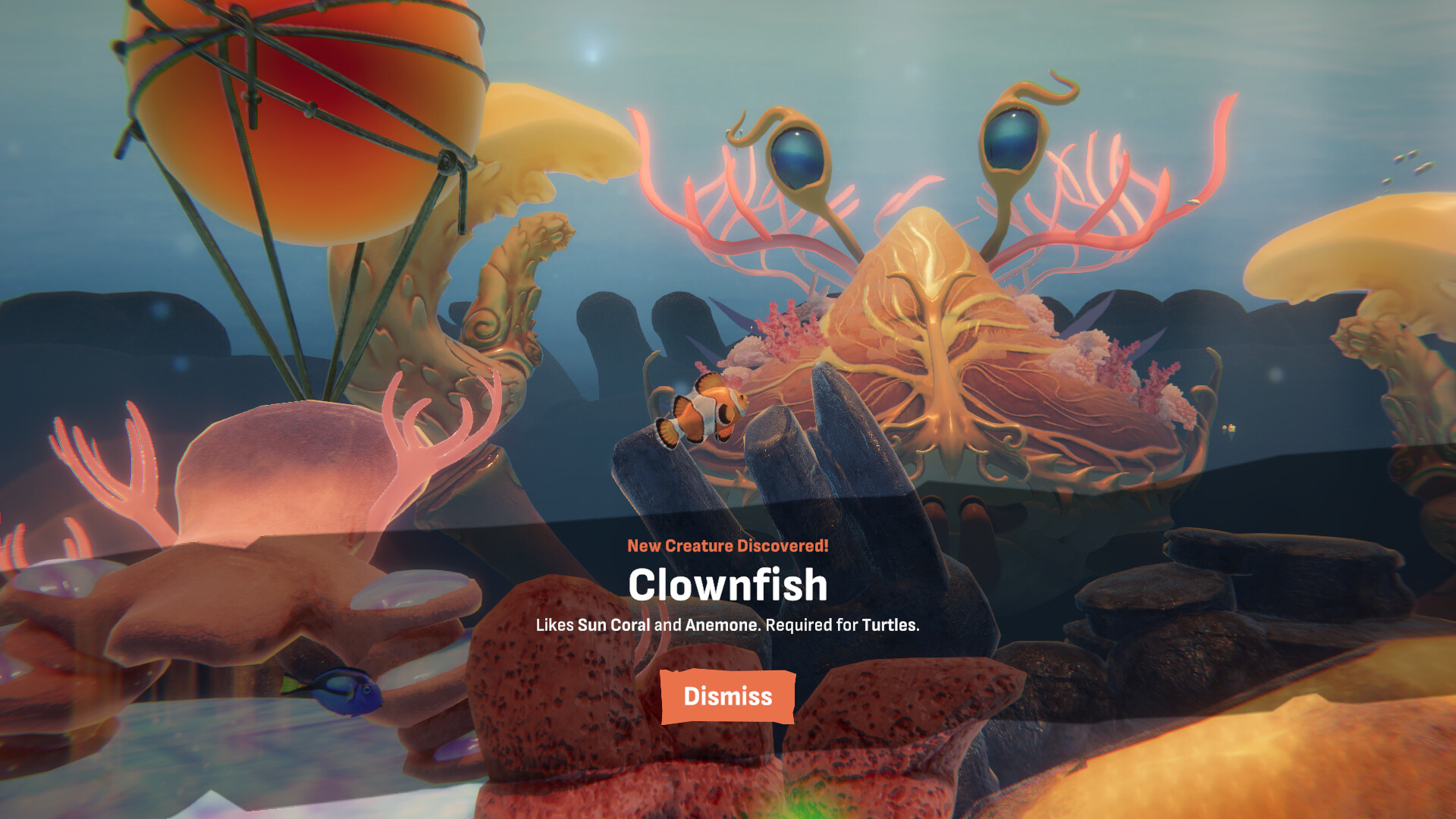Click the bold Sun Coral text

coord(616,626)
